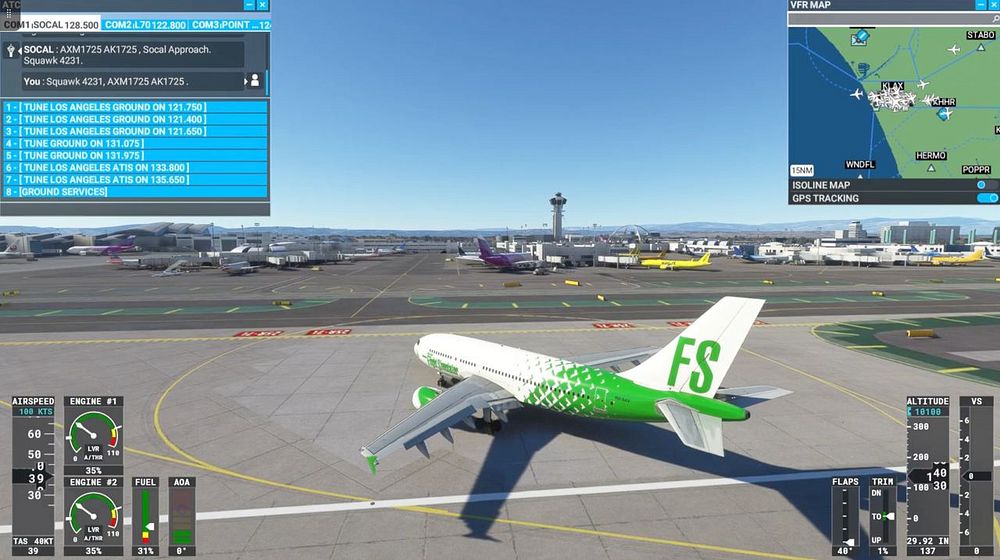Open the COM3 radio tab
The image size is (1000, 560).
[x=230, y=25]
